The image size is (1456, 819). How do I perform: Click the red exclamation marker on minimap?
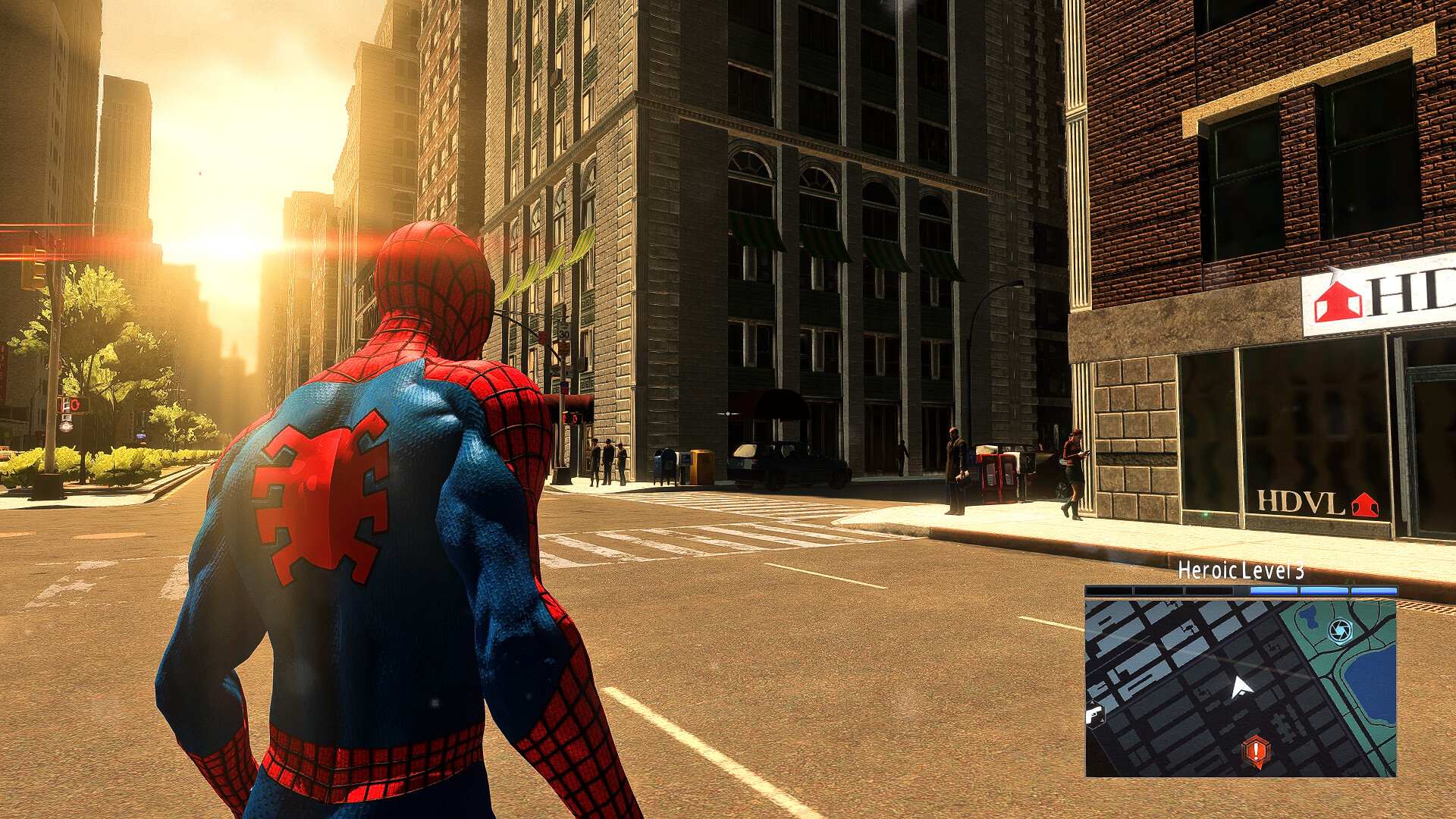pos(1256,751)
